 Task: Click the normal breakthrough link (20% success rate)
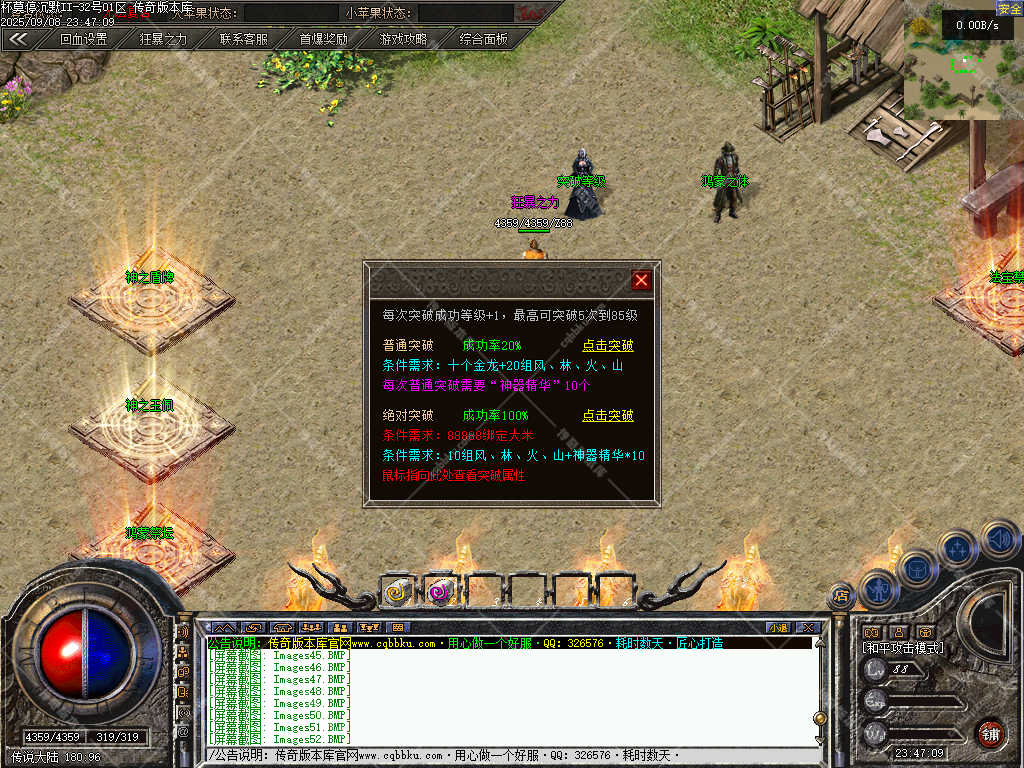(608, 345)
